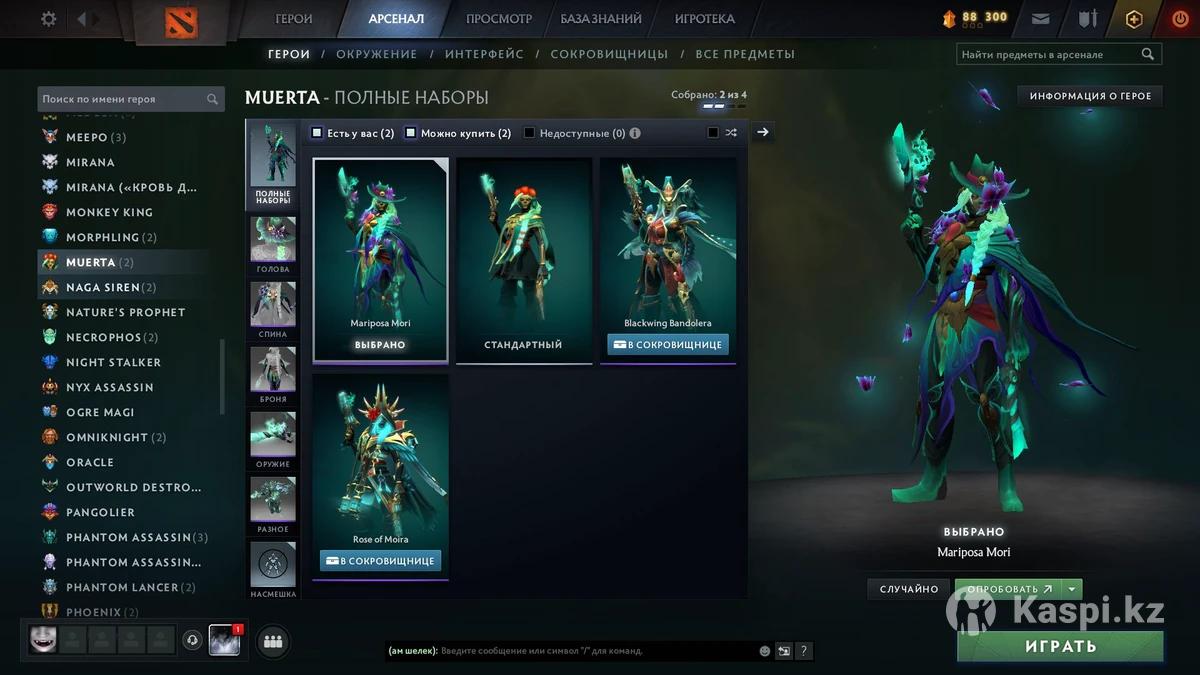Click the armory item search field
The height and width of the screenshot is (675, 1200).
point(1048,55)
